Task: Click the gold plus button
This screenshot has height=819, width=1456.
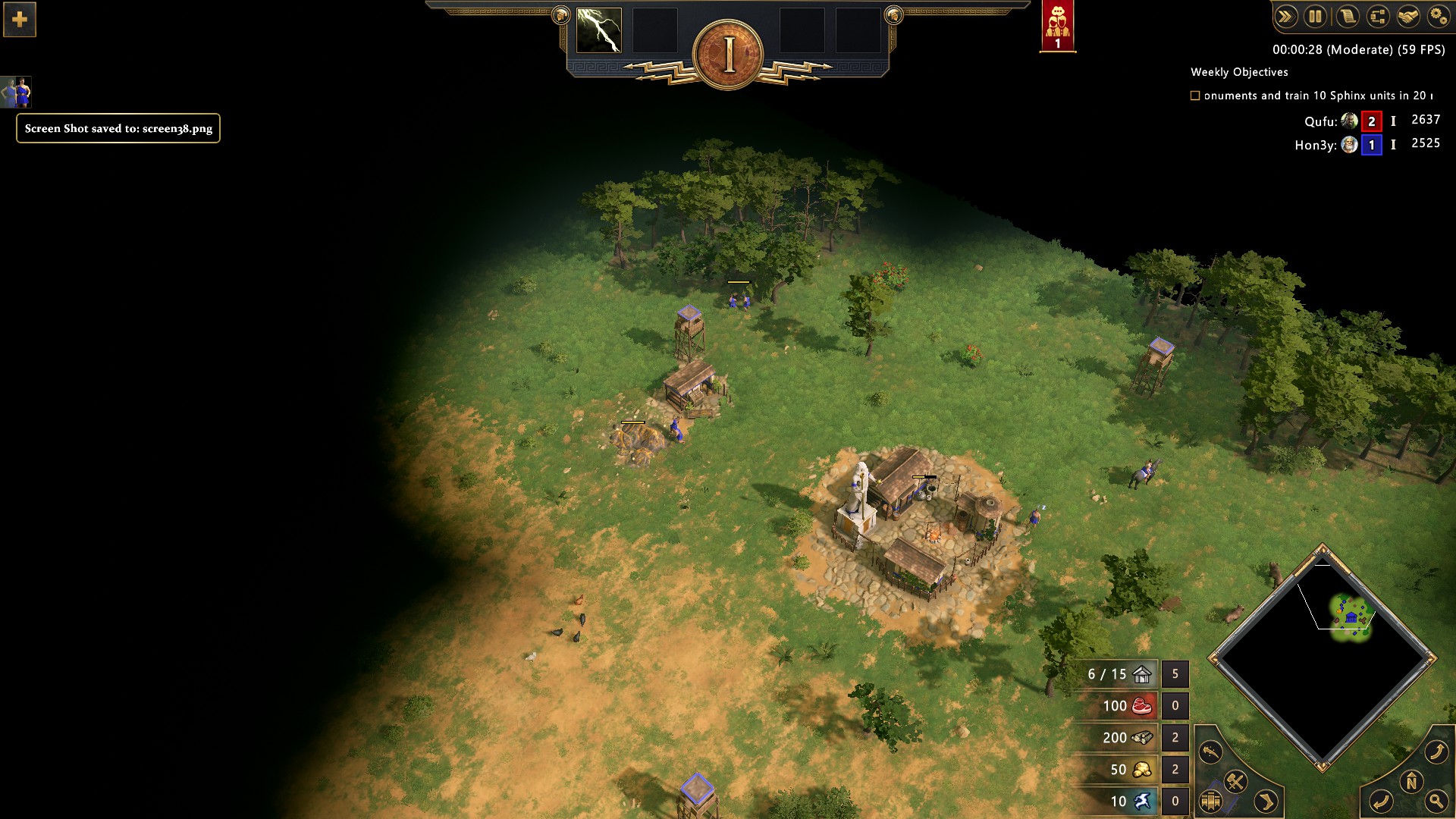Action: point(20,19)
